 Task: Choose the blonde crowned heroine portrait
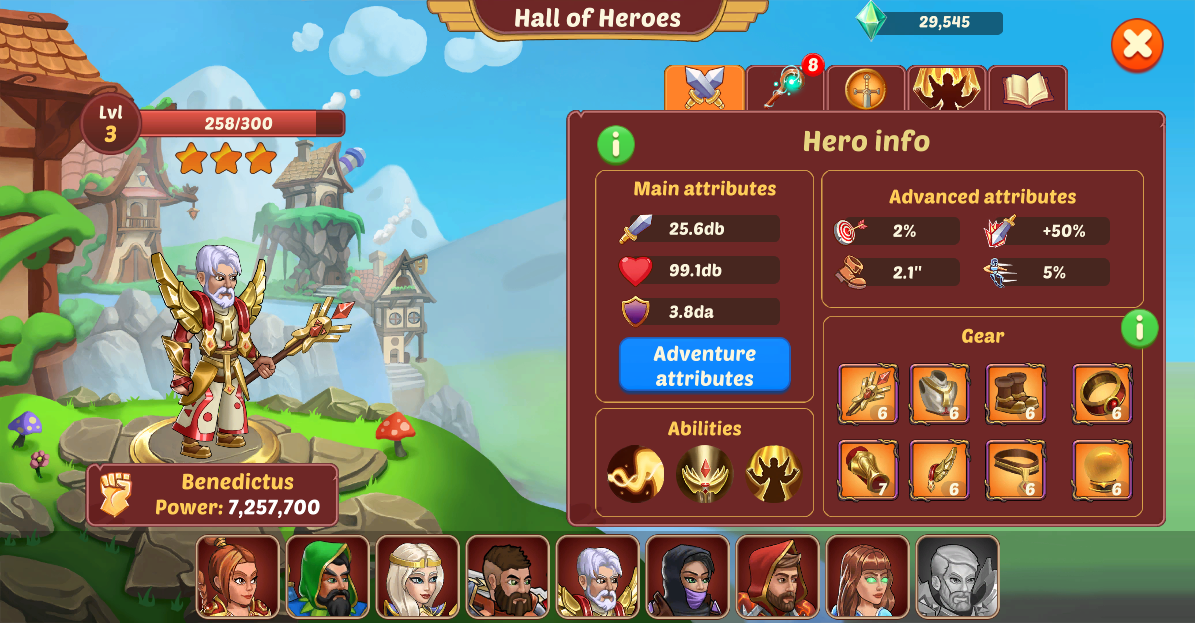point(417,577)
